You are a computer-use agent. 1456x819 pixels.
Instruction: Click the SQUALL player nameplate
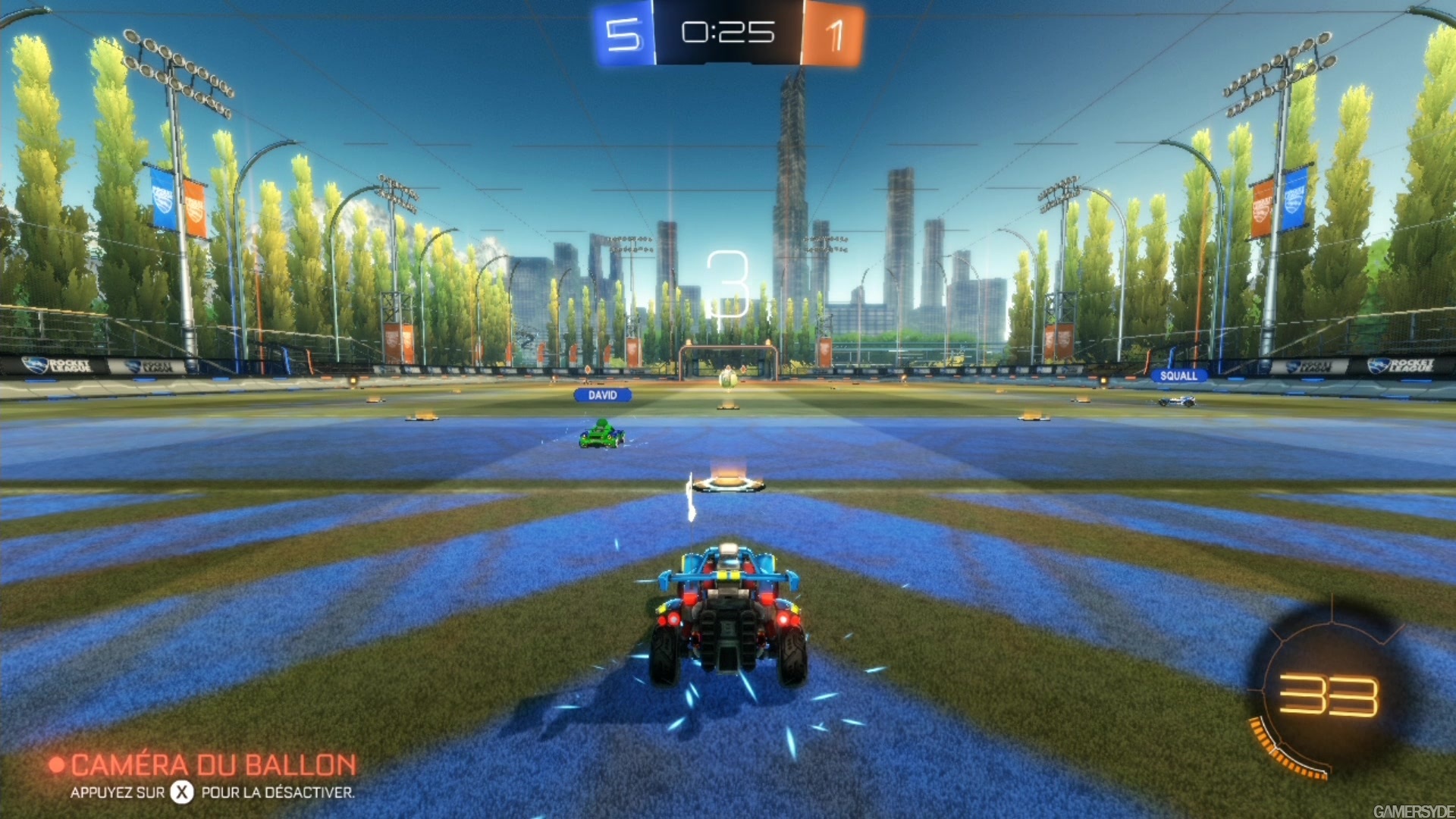click(1178, 375)
